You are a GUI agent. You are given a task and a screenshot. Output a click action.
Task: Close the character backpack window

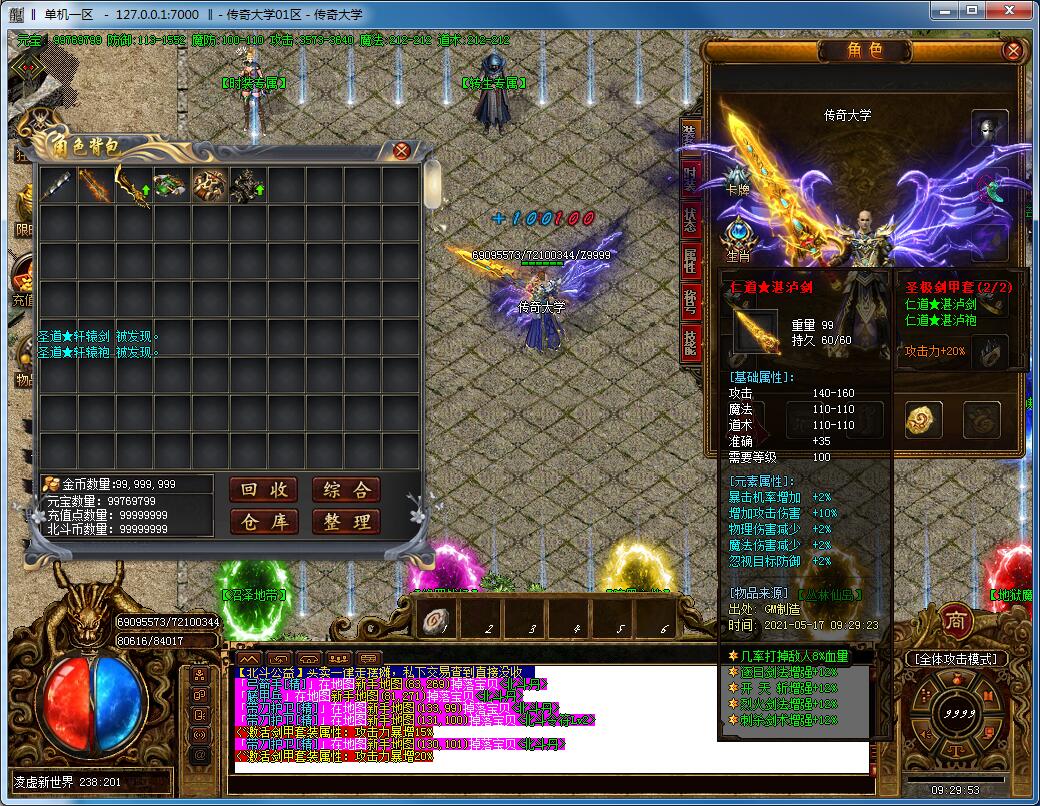coord(401,151)
